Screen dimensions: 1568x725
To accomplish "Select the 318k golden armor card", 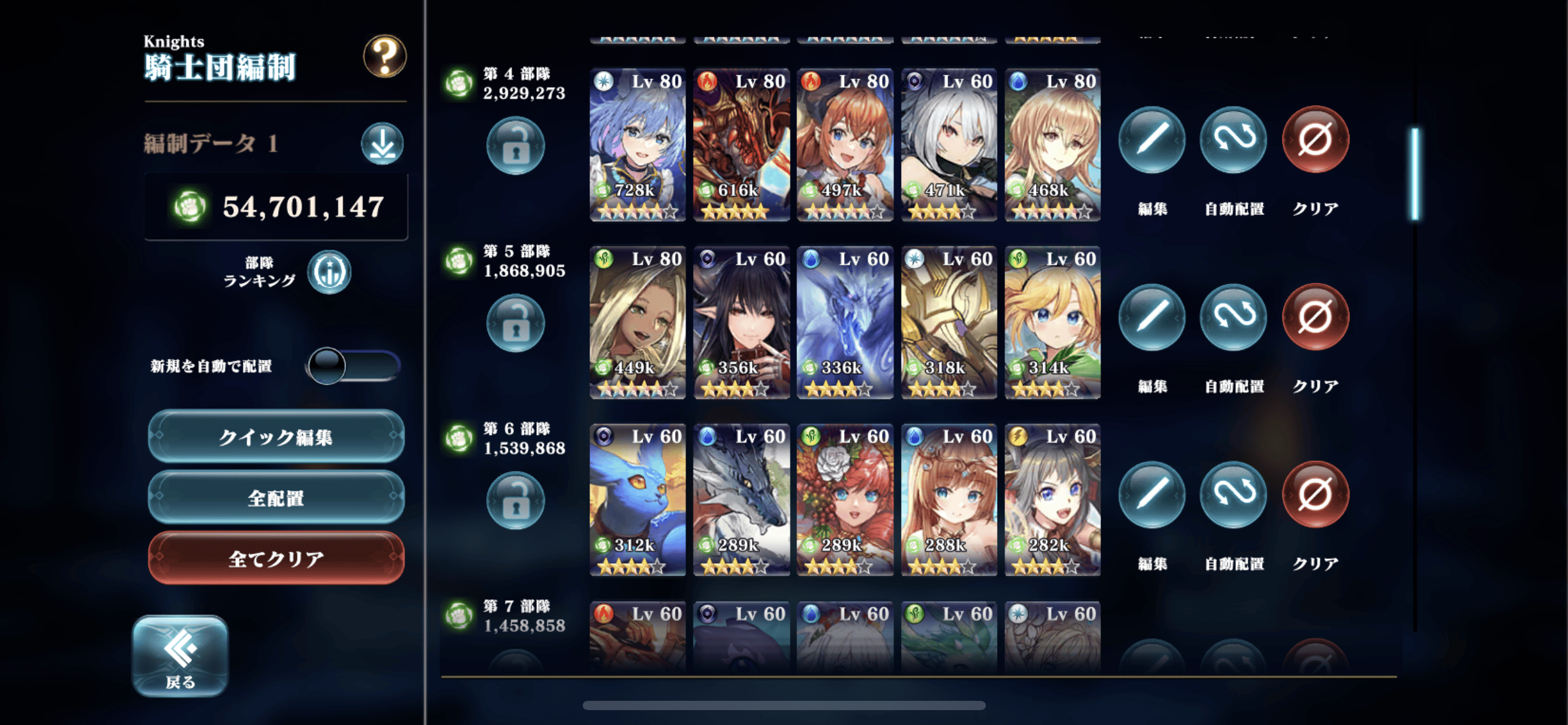I will tap(949, 322).
